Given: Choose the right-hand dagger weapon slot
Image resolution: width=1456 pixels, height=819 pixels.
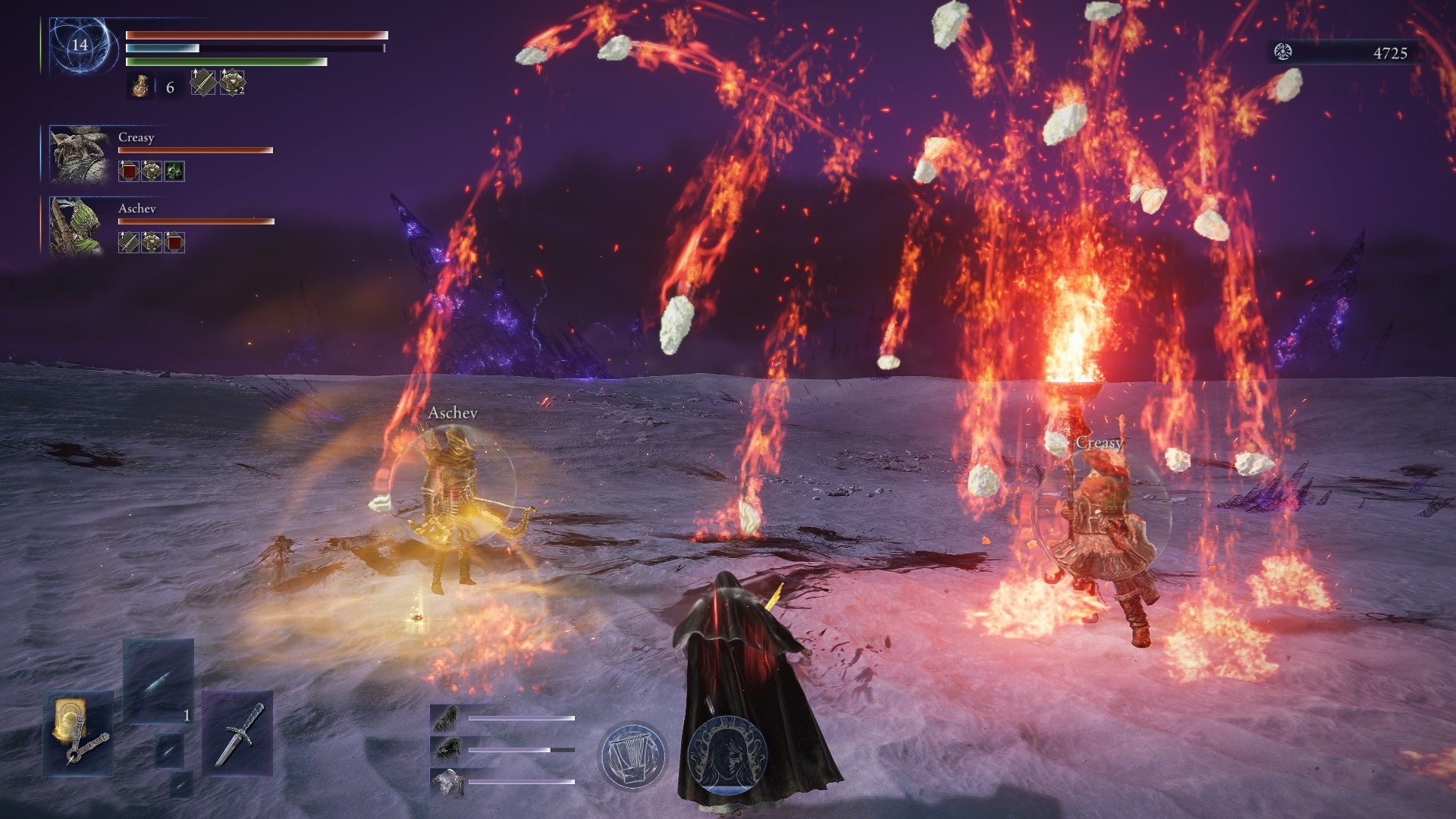Looking at the screenshot, I should 236,731.
